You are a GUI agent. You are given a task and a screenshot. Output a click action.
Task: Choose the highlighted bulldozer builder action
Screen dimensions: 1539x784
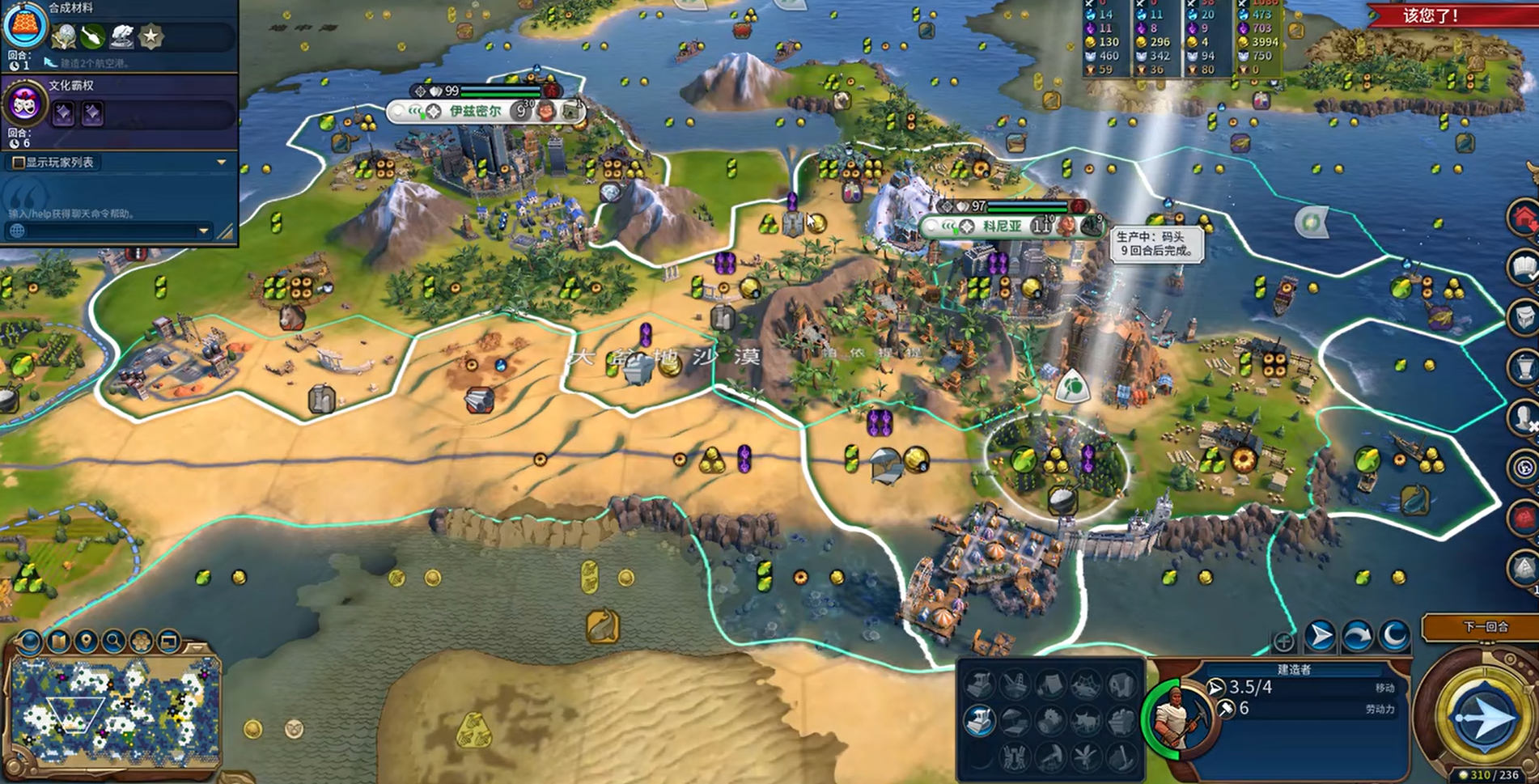[979, 719]
